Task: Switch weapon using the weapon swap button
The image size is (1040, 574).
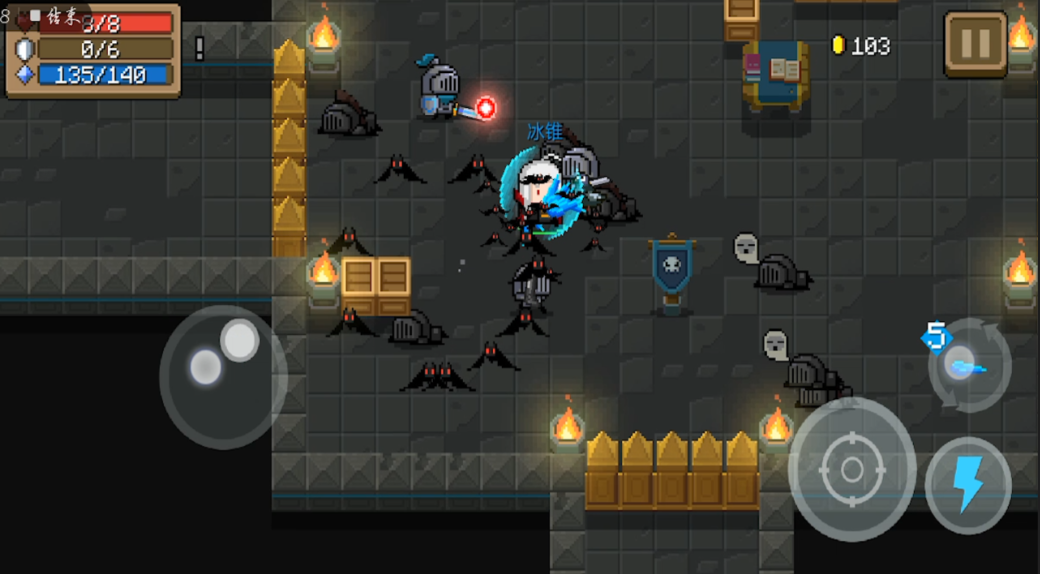Action: [968, 365]
